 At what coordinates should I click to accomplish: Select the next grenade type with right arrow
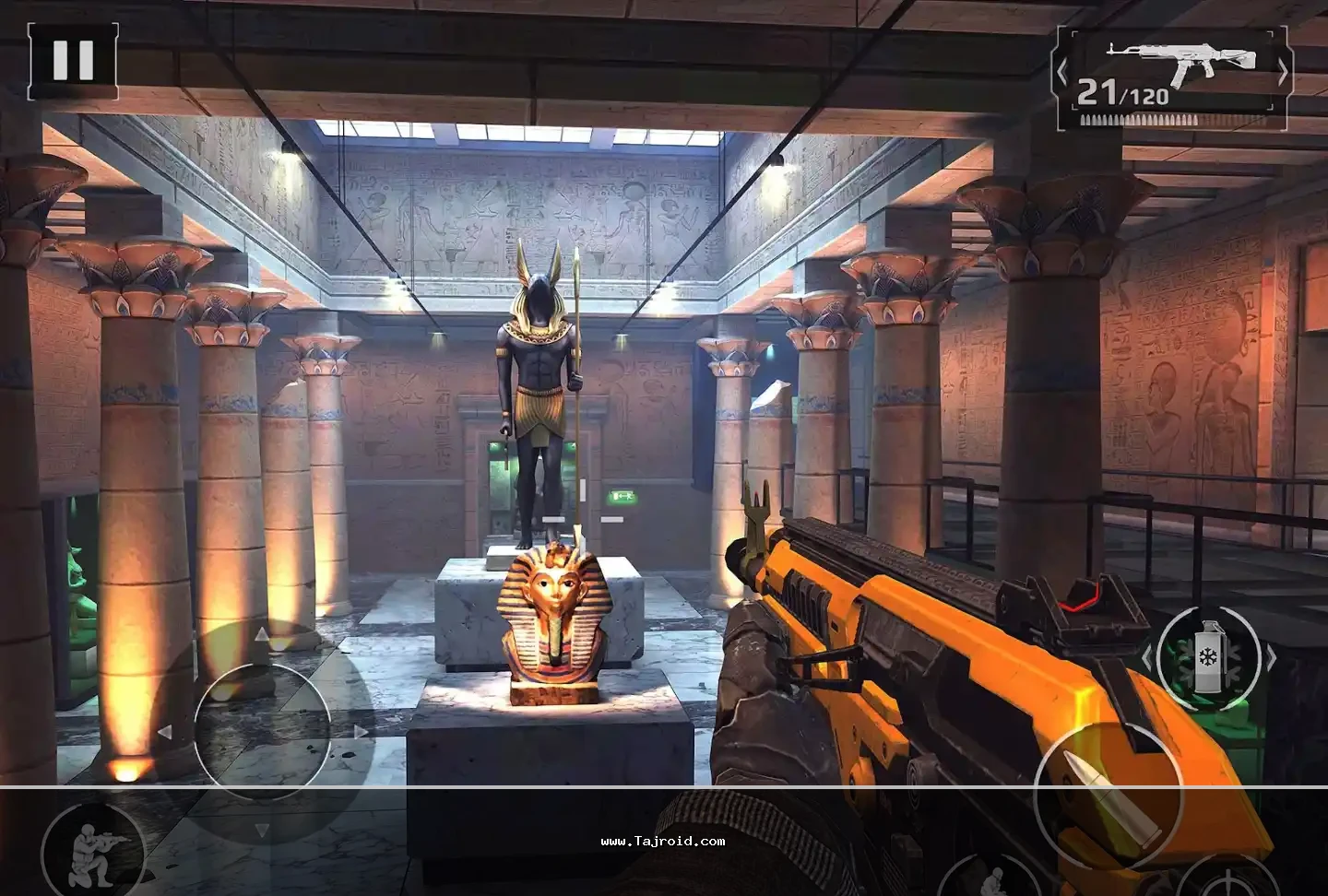(x=1271, y=657)
